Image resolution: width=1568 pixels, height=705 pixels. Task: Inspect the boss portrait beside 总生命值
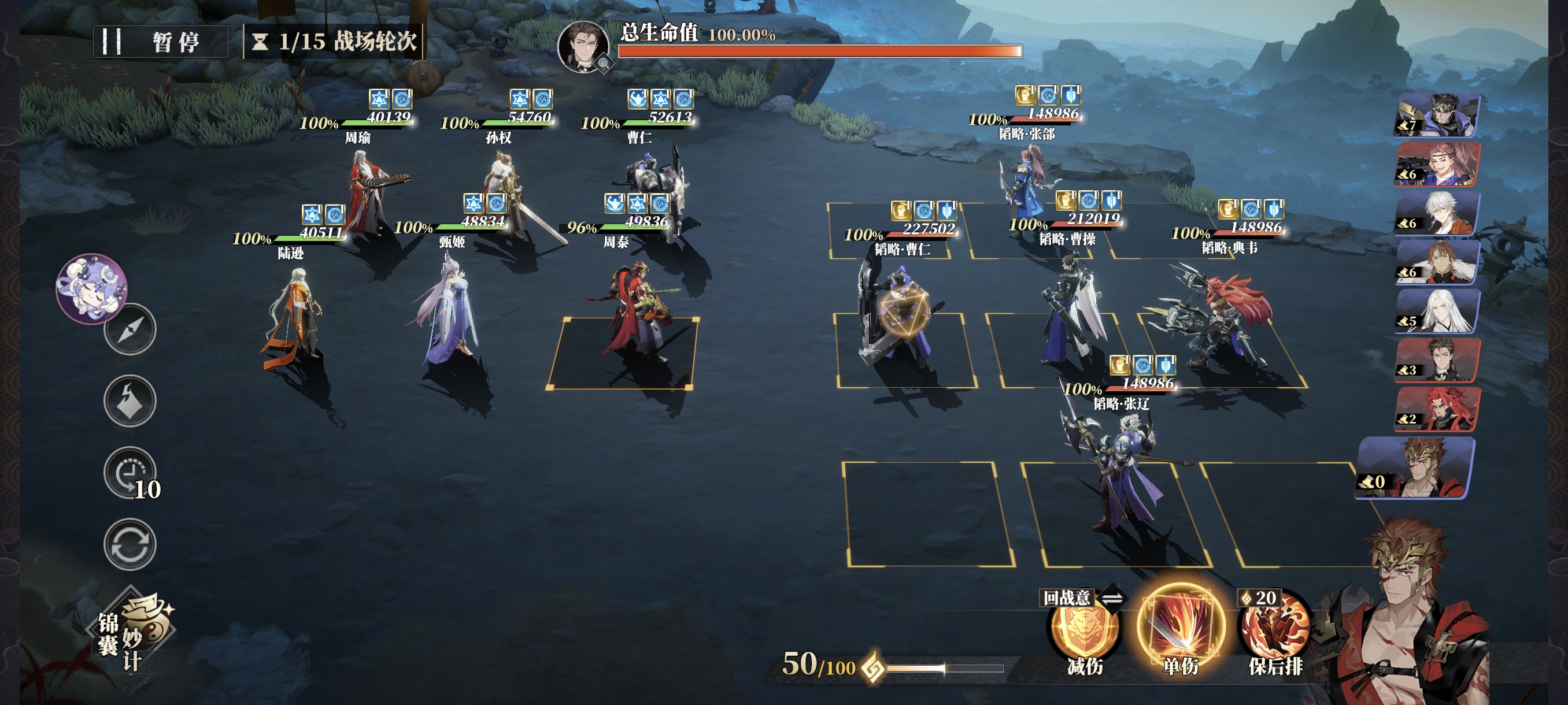[583, 46]
